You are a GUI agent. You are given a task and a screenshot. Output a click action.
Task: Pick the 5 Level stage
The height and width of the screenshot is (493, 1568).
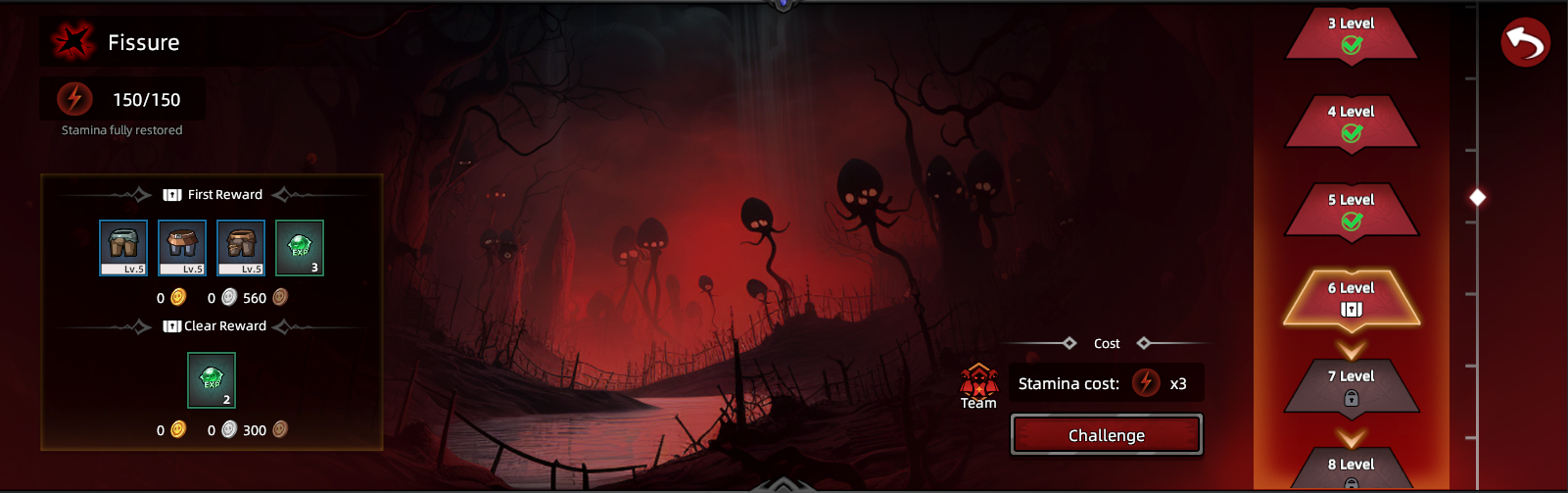pos(1352,211)
